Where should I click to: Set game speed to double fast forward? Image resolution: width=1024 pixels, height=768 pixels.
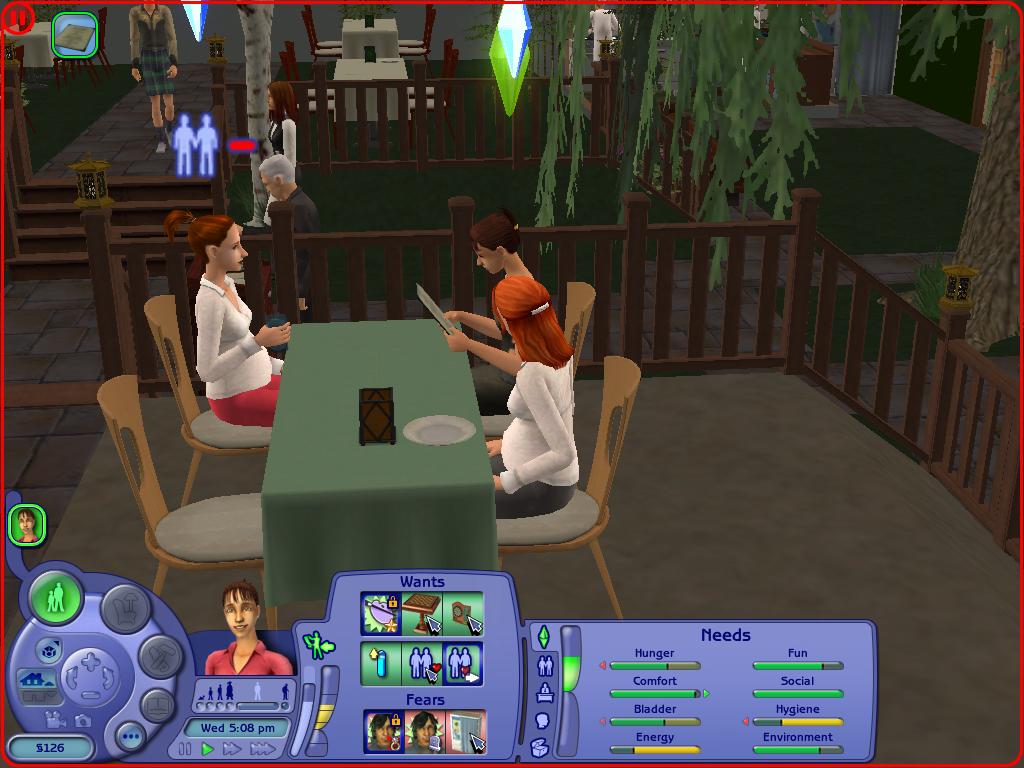click(x=232, y=749)
